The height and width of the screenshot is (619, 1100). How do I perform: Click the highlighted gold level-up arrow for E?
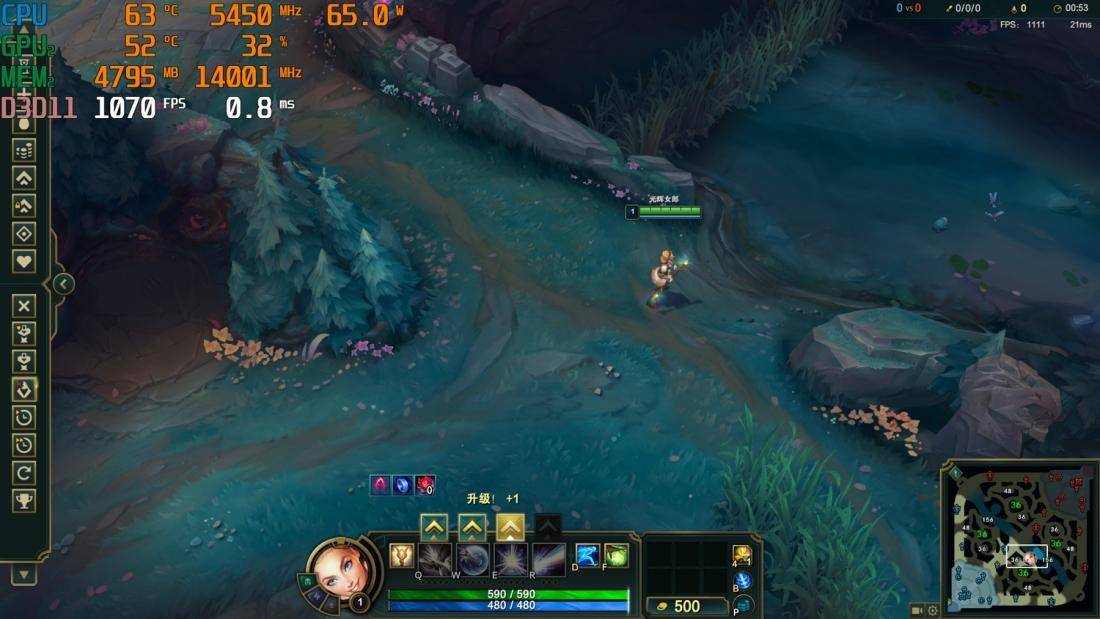510,527
